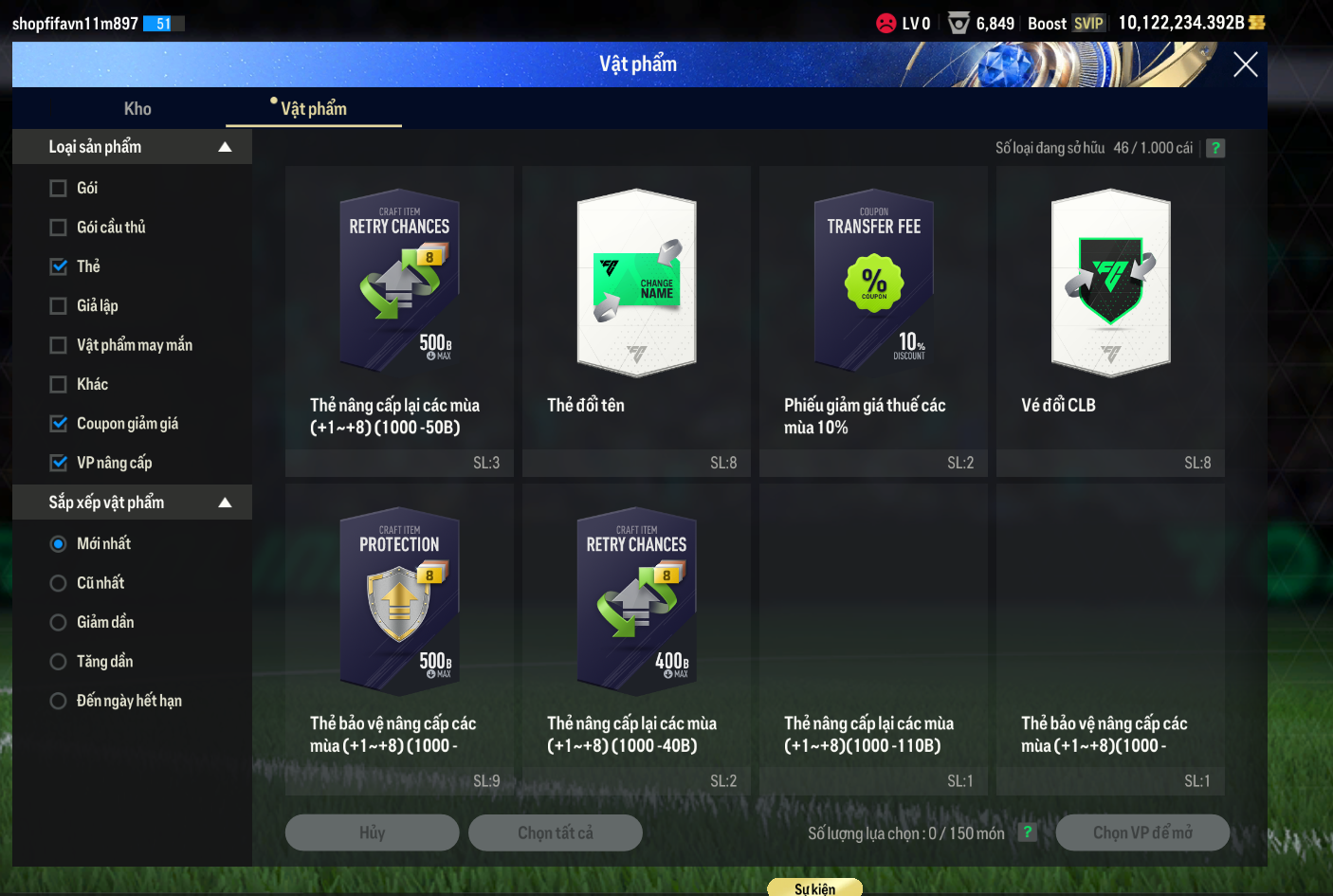Toggle the Giả lập checkbox
Viewport: 1333px width, 896px height.
59,306
